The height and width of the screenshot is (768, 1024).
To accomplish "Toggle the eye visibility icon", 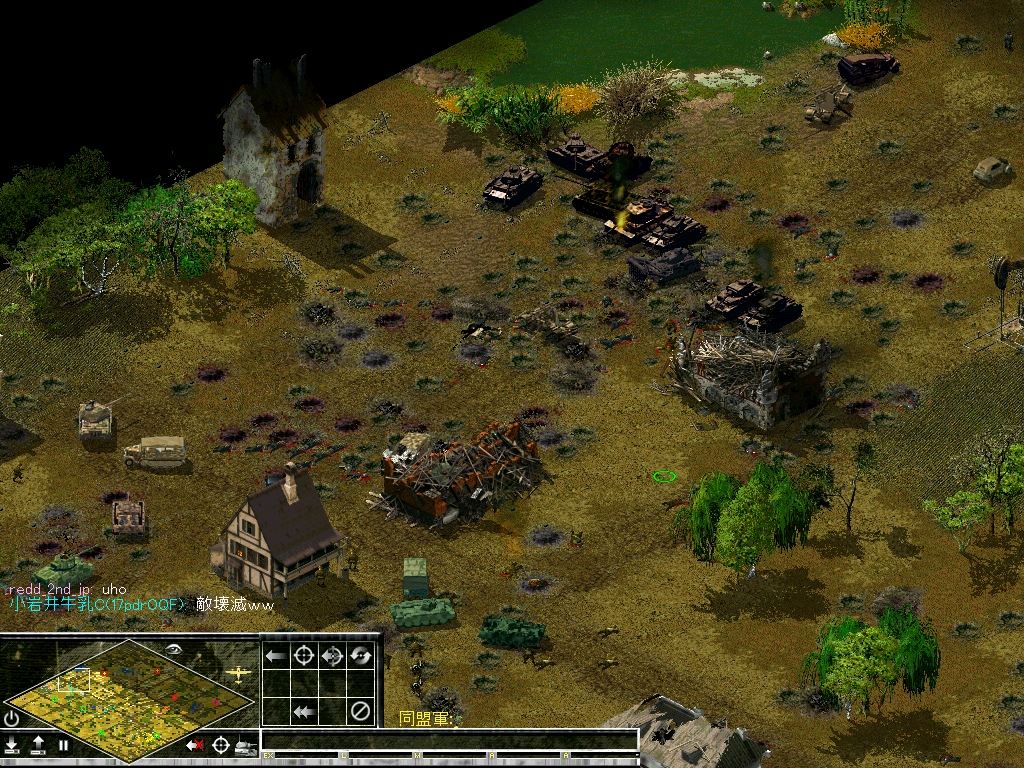I will 174,649.
